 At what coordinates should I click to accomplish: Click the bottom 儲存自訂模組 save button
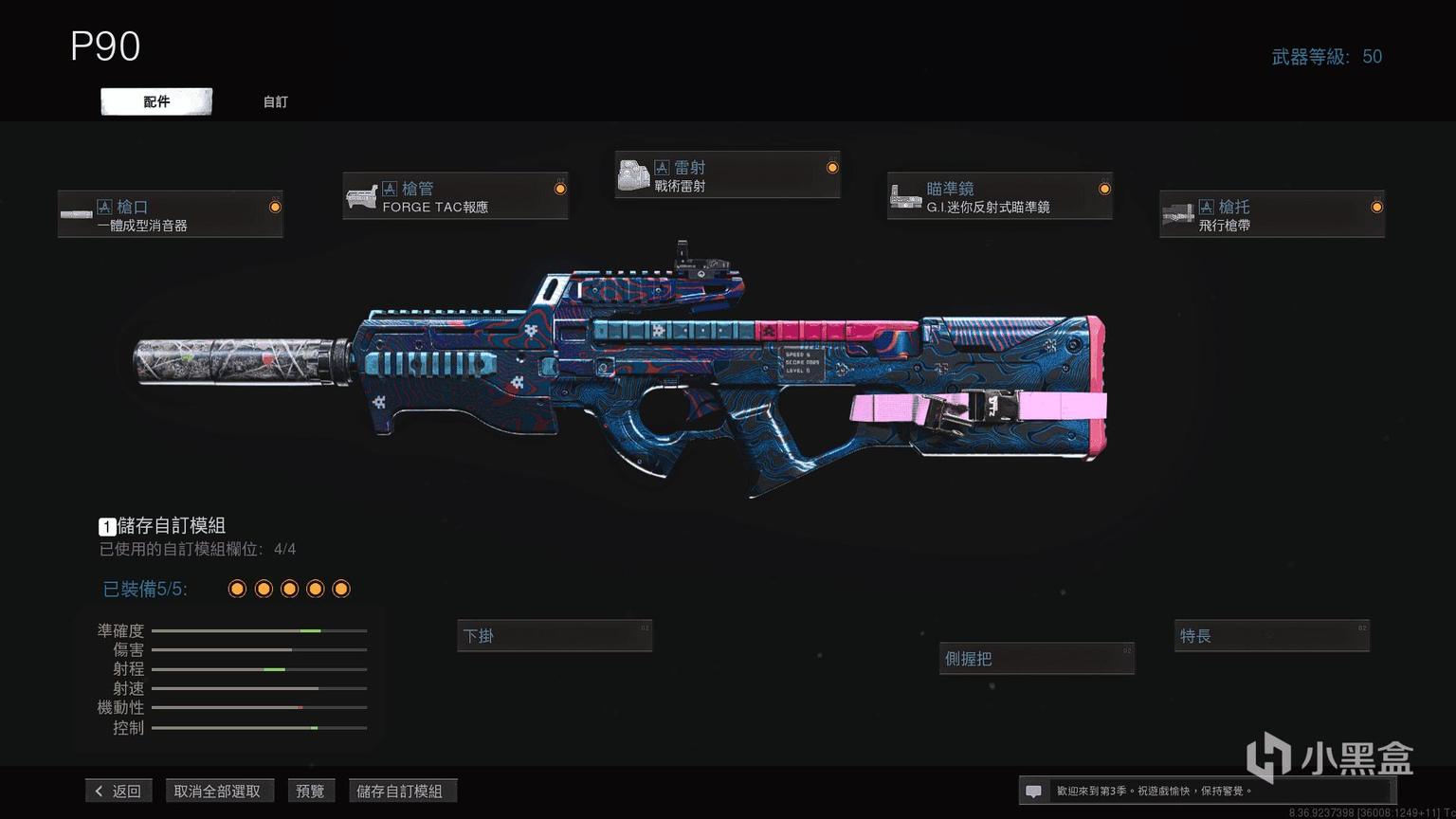tap(400, 791)
